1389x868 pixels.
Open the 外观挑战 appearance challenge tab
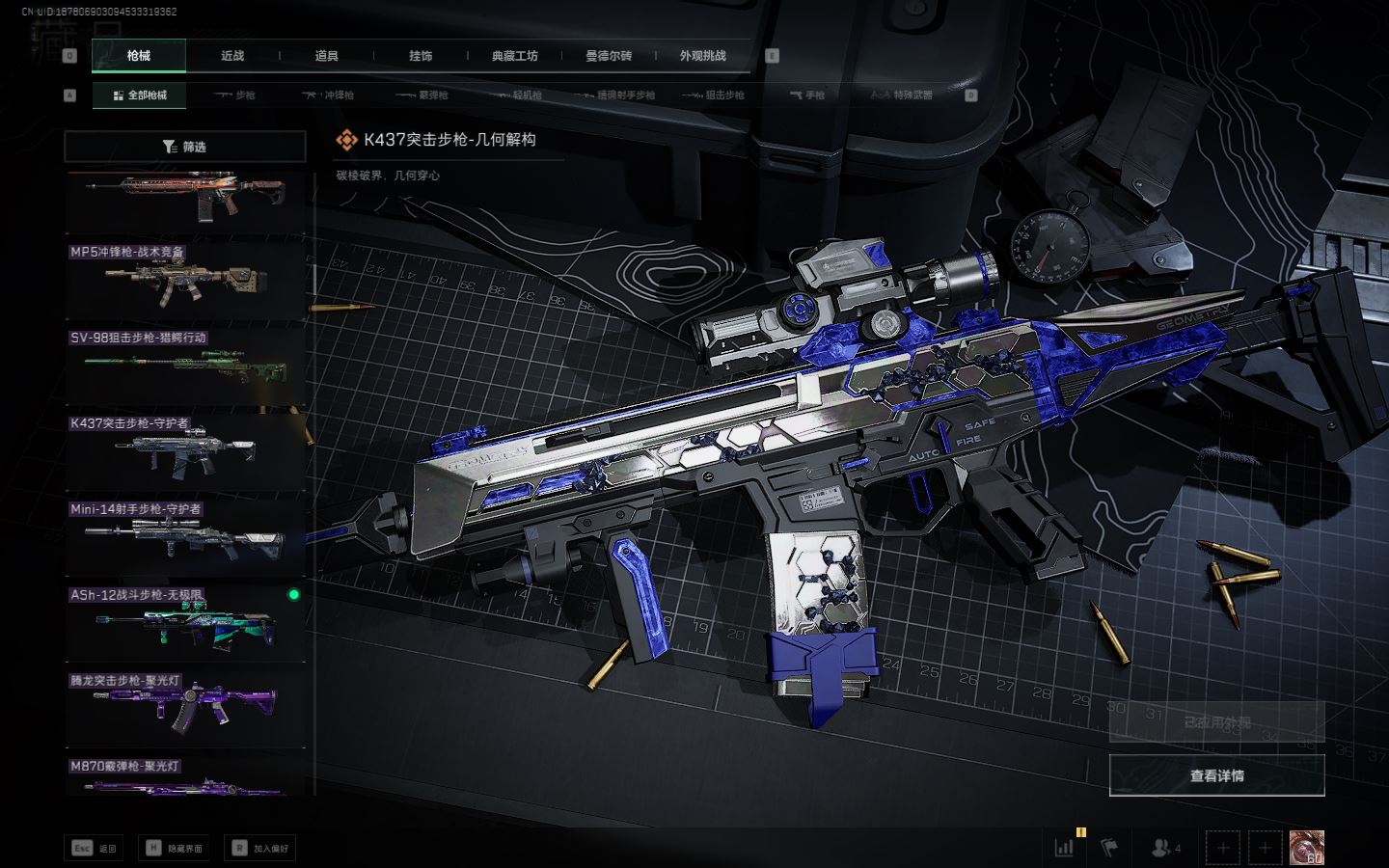(x=702, y=56)
